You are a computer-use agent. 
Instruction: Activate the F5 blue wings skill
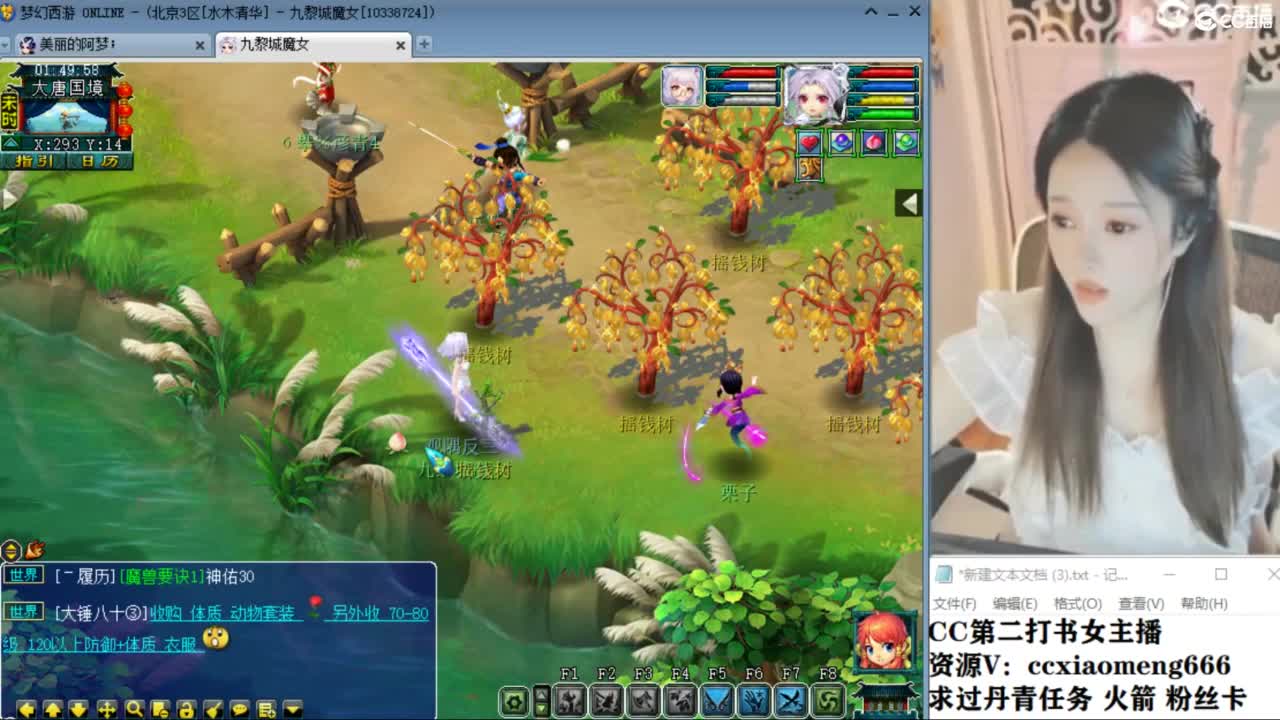pyautogui.click(x=715, y=700)
